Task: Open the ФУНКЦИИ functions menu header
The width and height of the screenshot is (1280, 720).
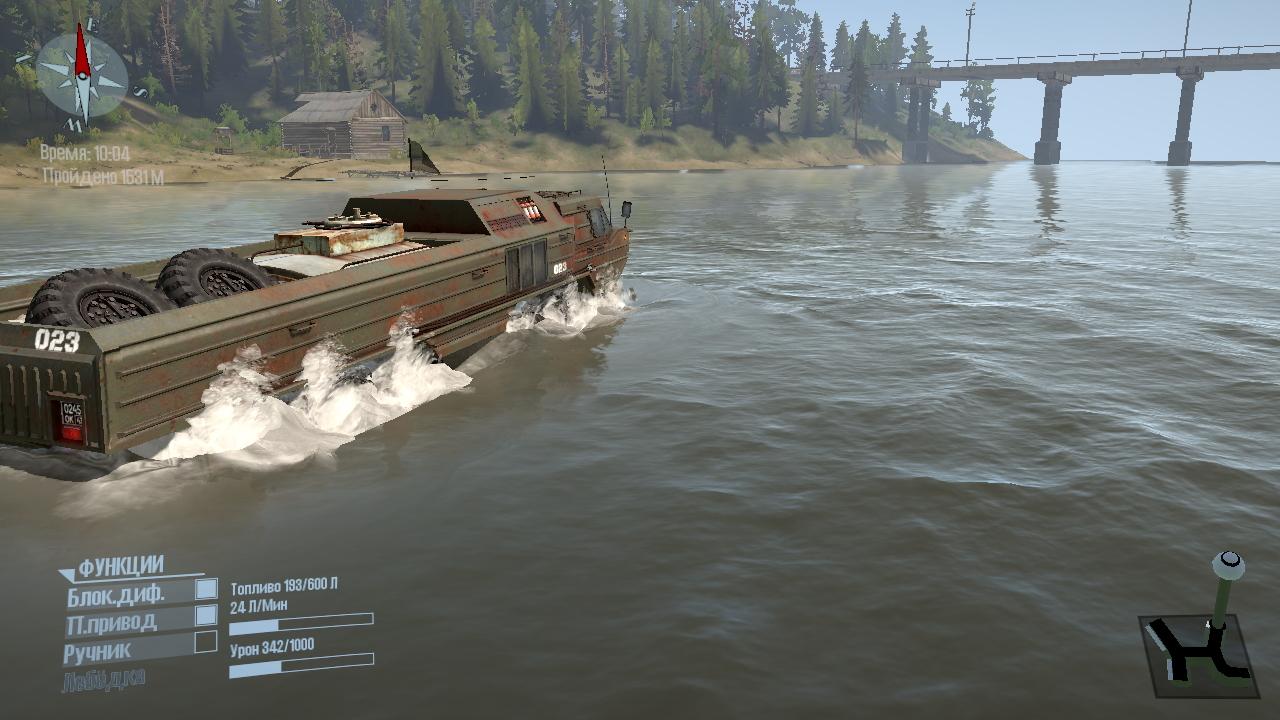Action: coord(120,567)
